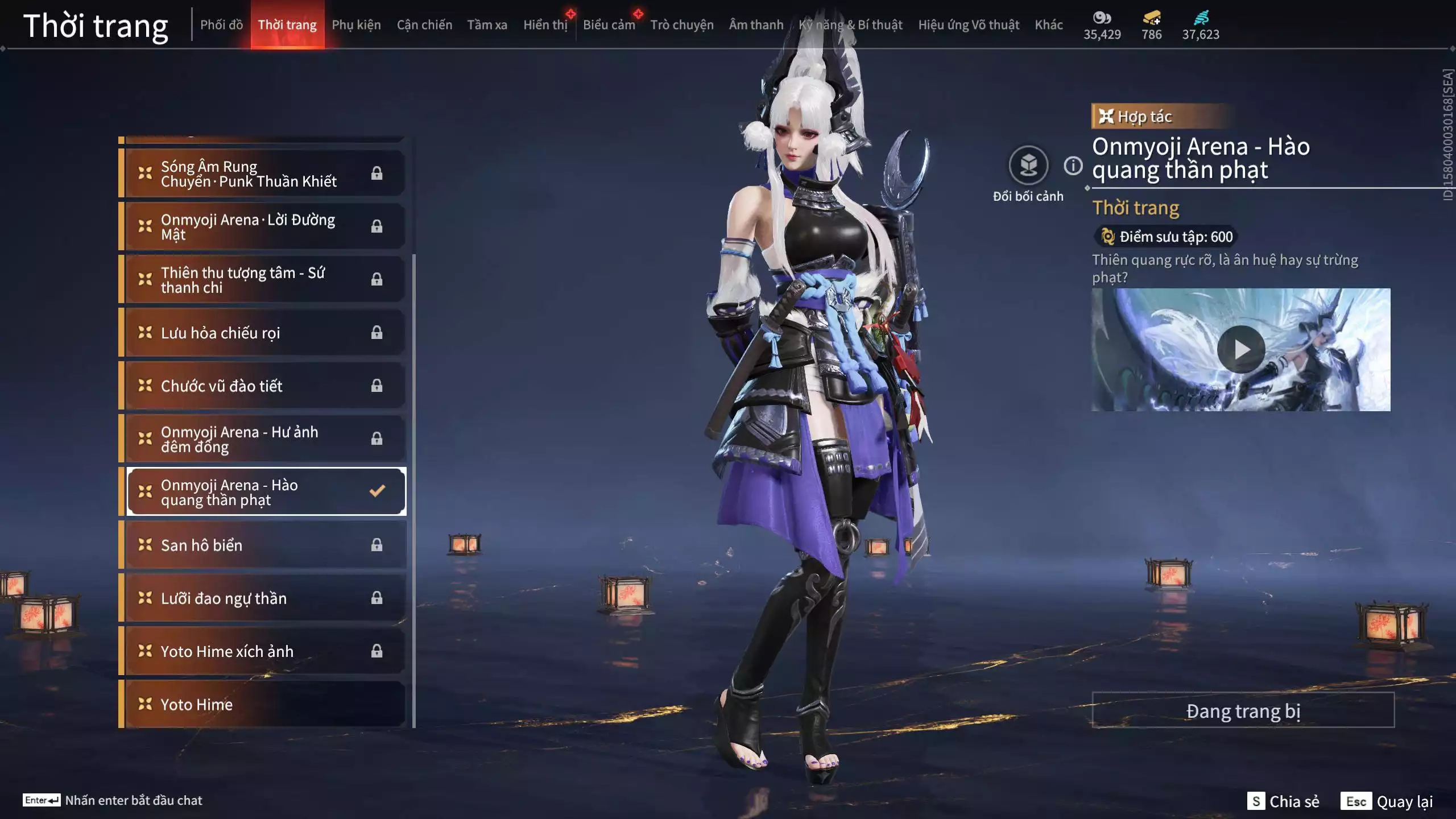Select Lưỡi đao ngự thần outfit
Screen dimensions: 1456x819
264,598
